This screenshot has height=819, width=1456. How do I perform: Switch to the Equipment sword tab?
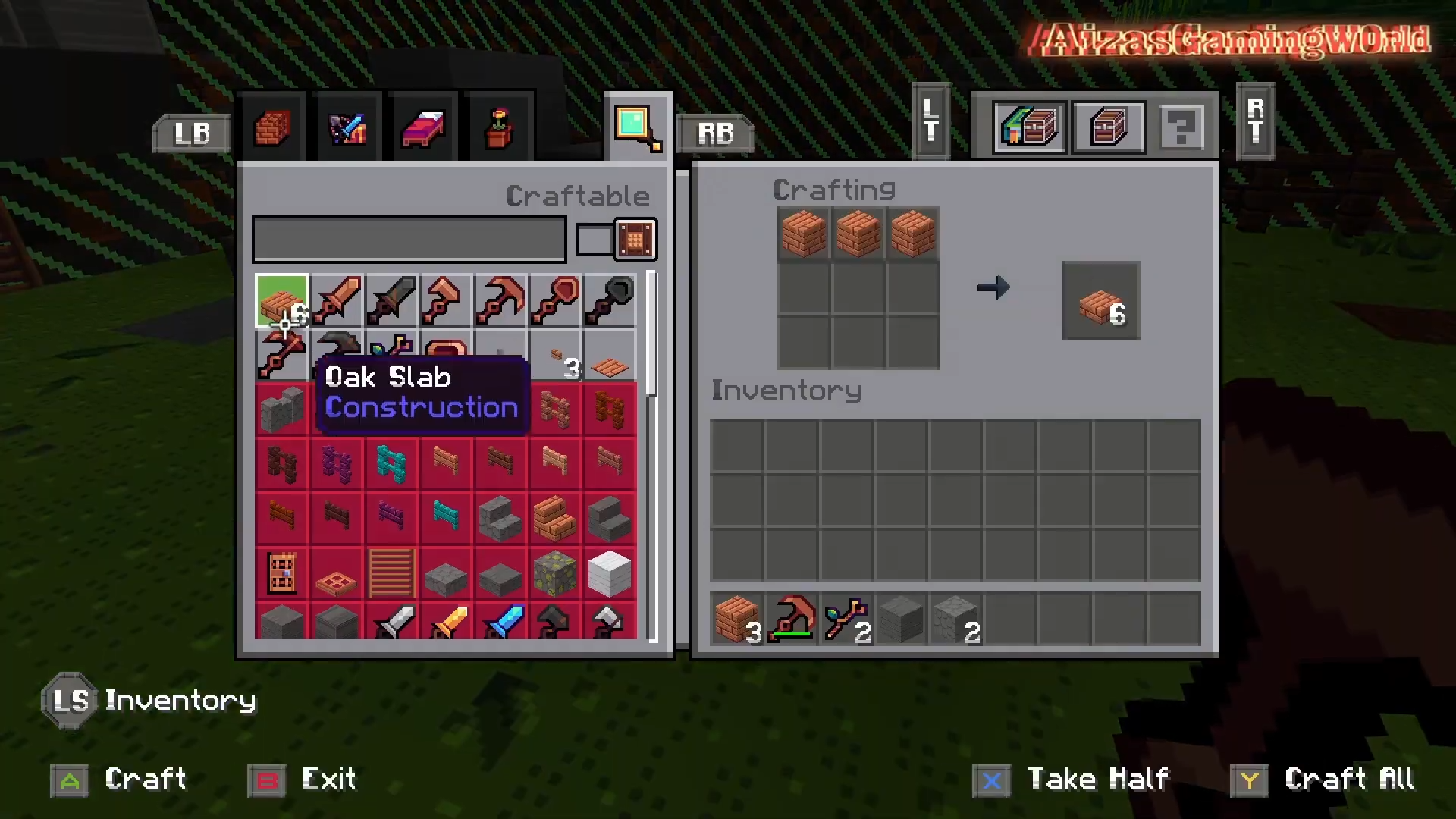[347, 129]
